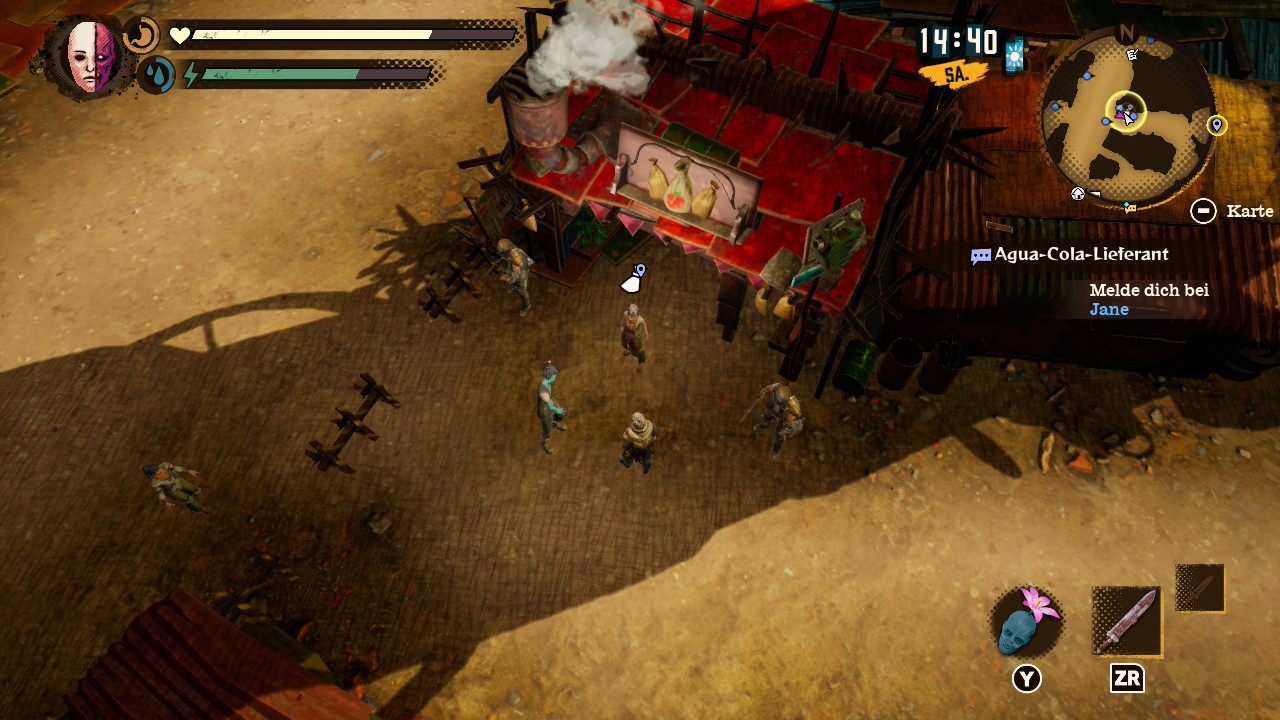The image size is (1280, 720).
Task: Select the Agua-Cola-Lieferant quest tracker
Action: [x=1080, y=255]
